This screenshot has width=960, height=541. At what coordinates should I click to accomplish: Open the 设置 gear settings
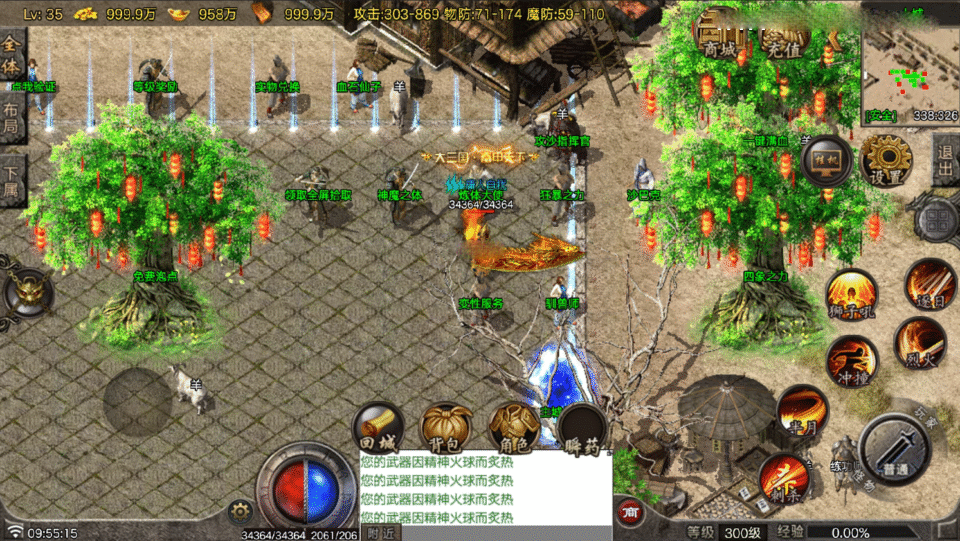point(886,160)
